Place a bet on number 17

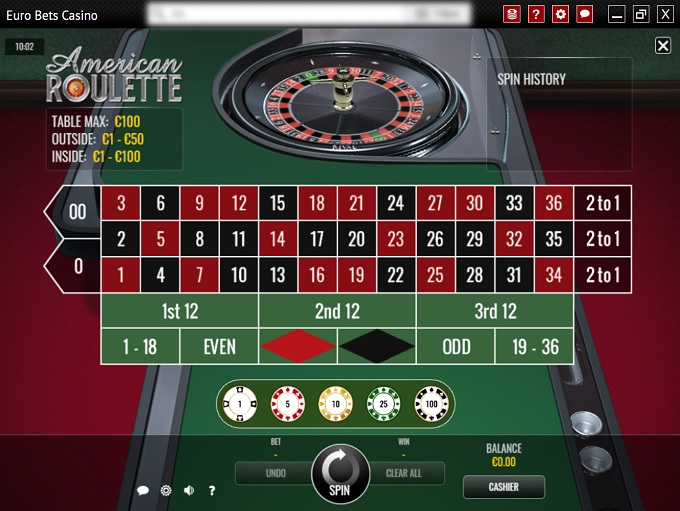pyautogui.click(x=317, y=239)
